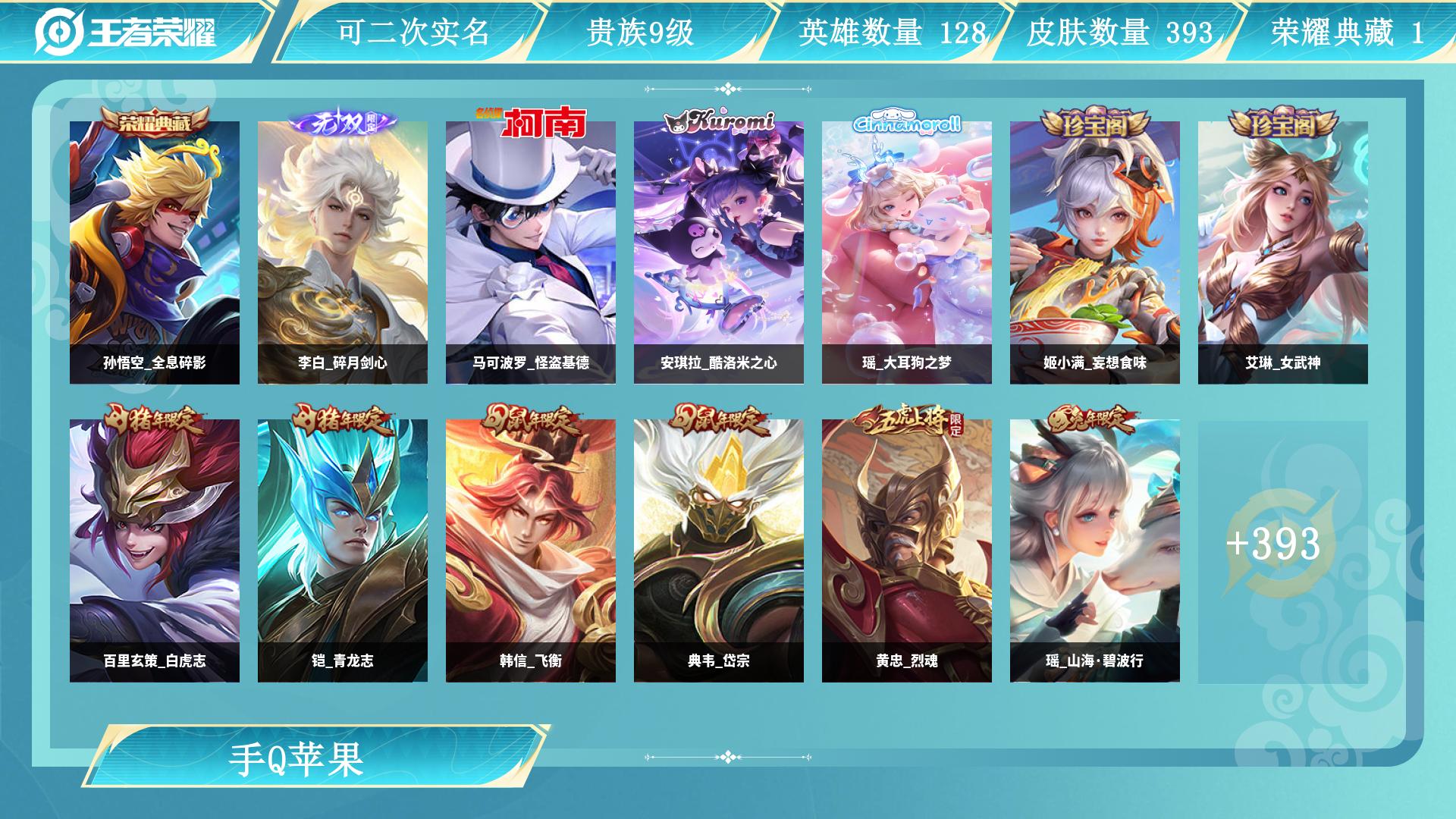
Task: Click the 荣耀典藏 1 header tab
Action: click(x=1347, y=32)
